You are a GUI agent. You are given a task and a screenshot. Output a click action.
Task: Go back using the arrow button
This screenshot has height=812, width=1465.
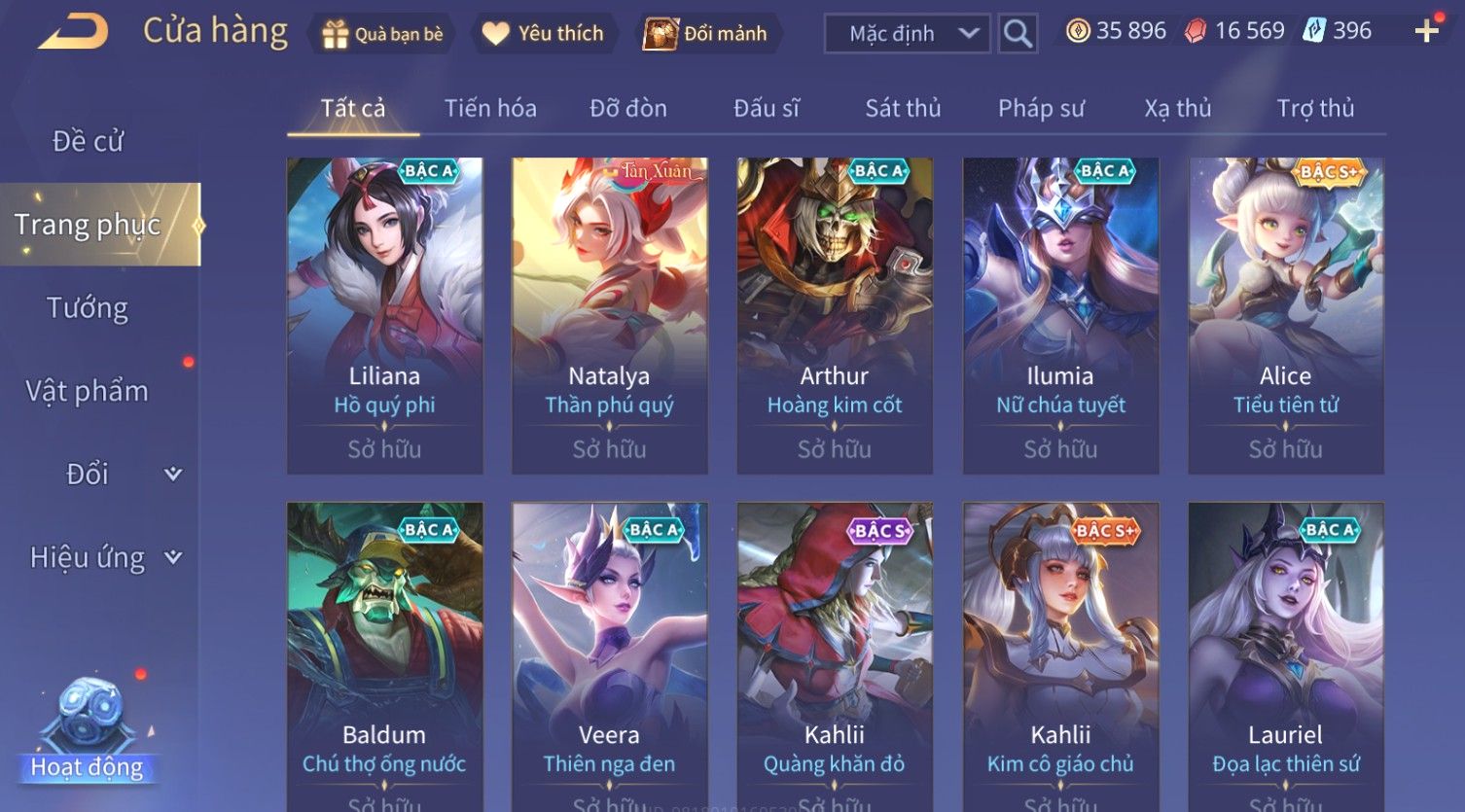point(73,32)
